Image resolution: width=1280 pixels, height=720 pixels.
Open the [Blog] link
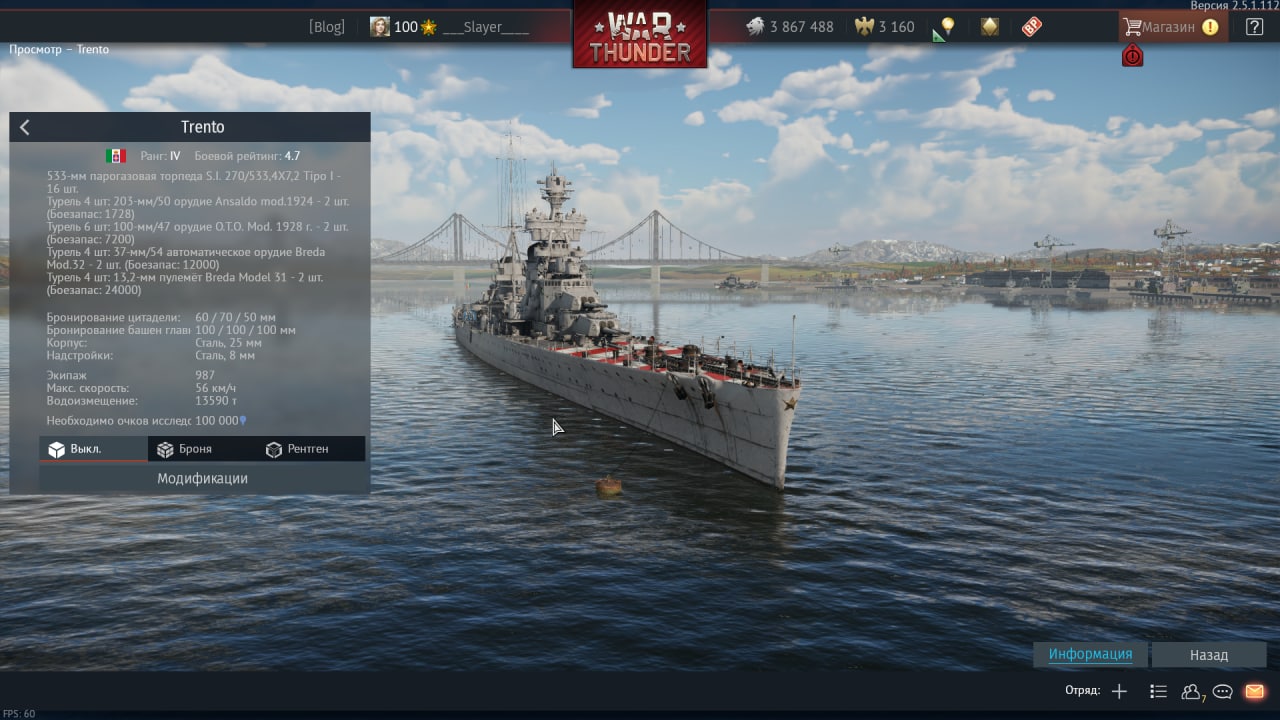click(326, 27)
